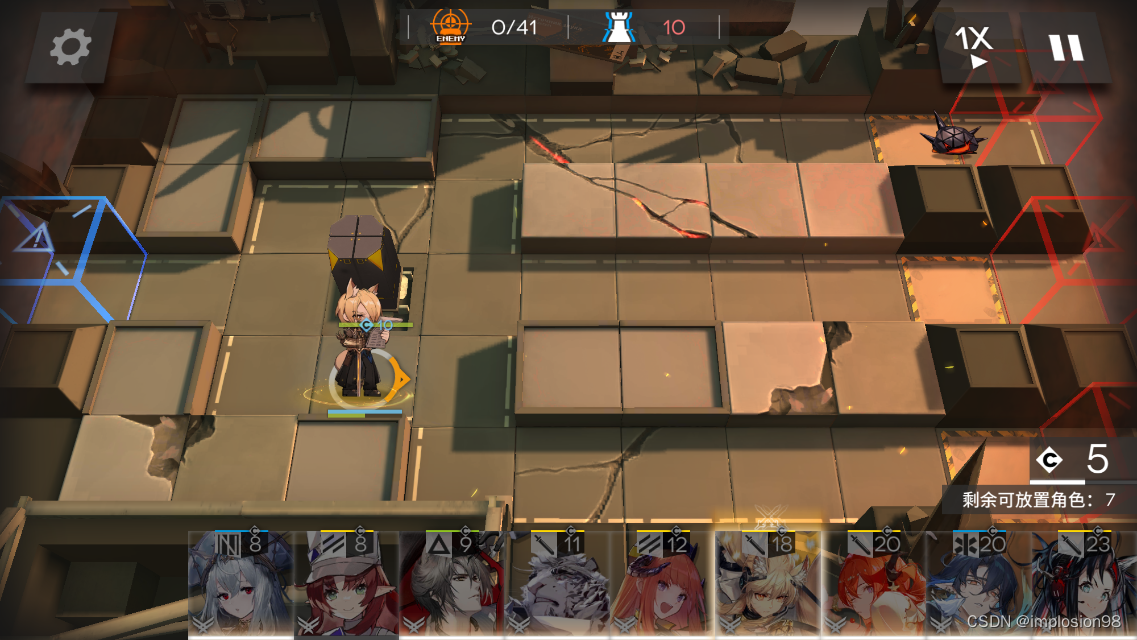Screen dimensions: 1137x640
Task: Pick the white-capped red-haired operator card
Action: [x=347, y=585]
